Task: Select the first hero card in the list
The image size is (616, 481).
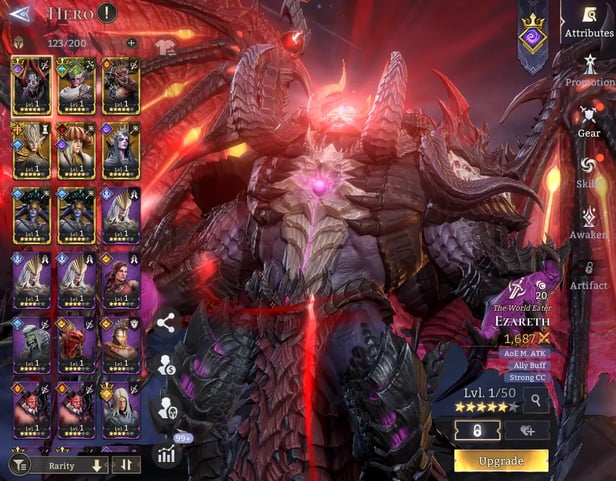Action: pyautogui.click(x=31, y=84)
